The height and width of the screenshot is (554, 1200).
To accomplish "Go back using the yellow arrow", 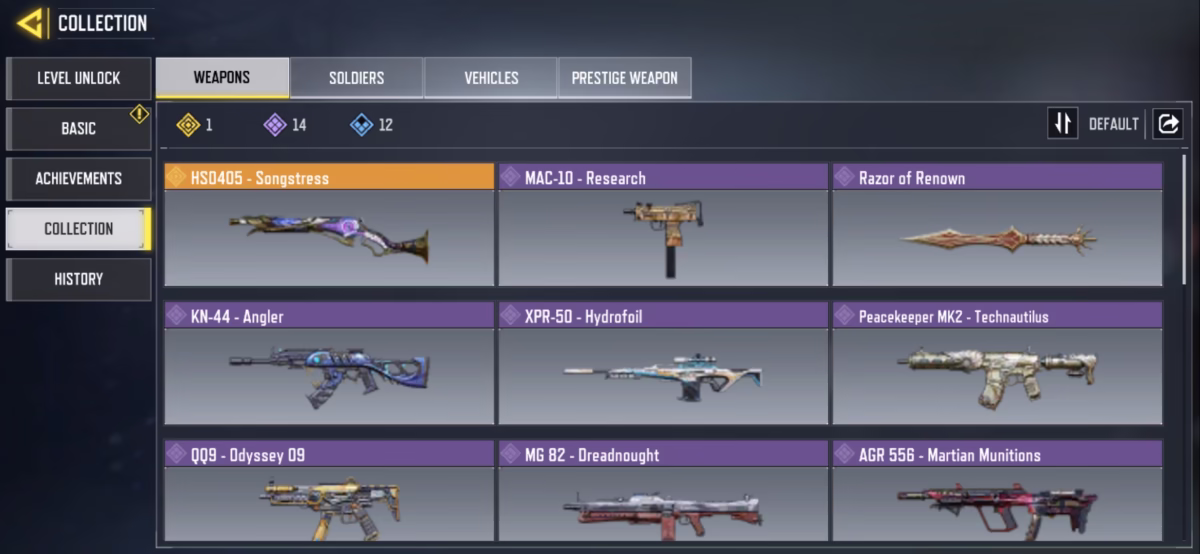I will click(30, 23).
